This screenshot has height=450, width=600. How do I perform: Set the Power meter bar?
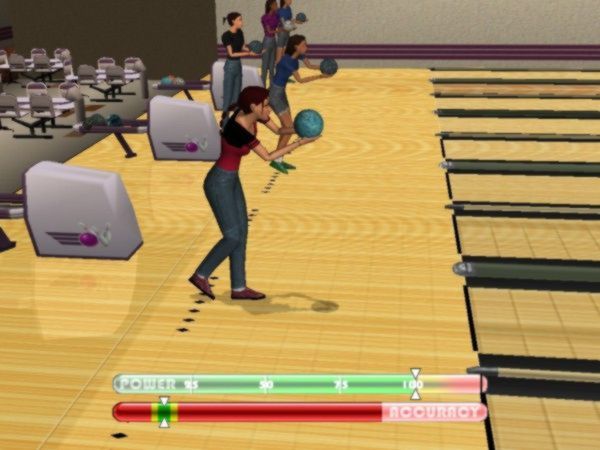pos(300,384)
